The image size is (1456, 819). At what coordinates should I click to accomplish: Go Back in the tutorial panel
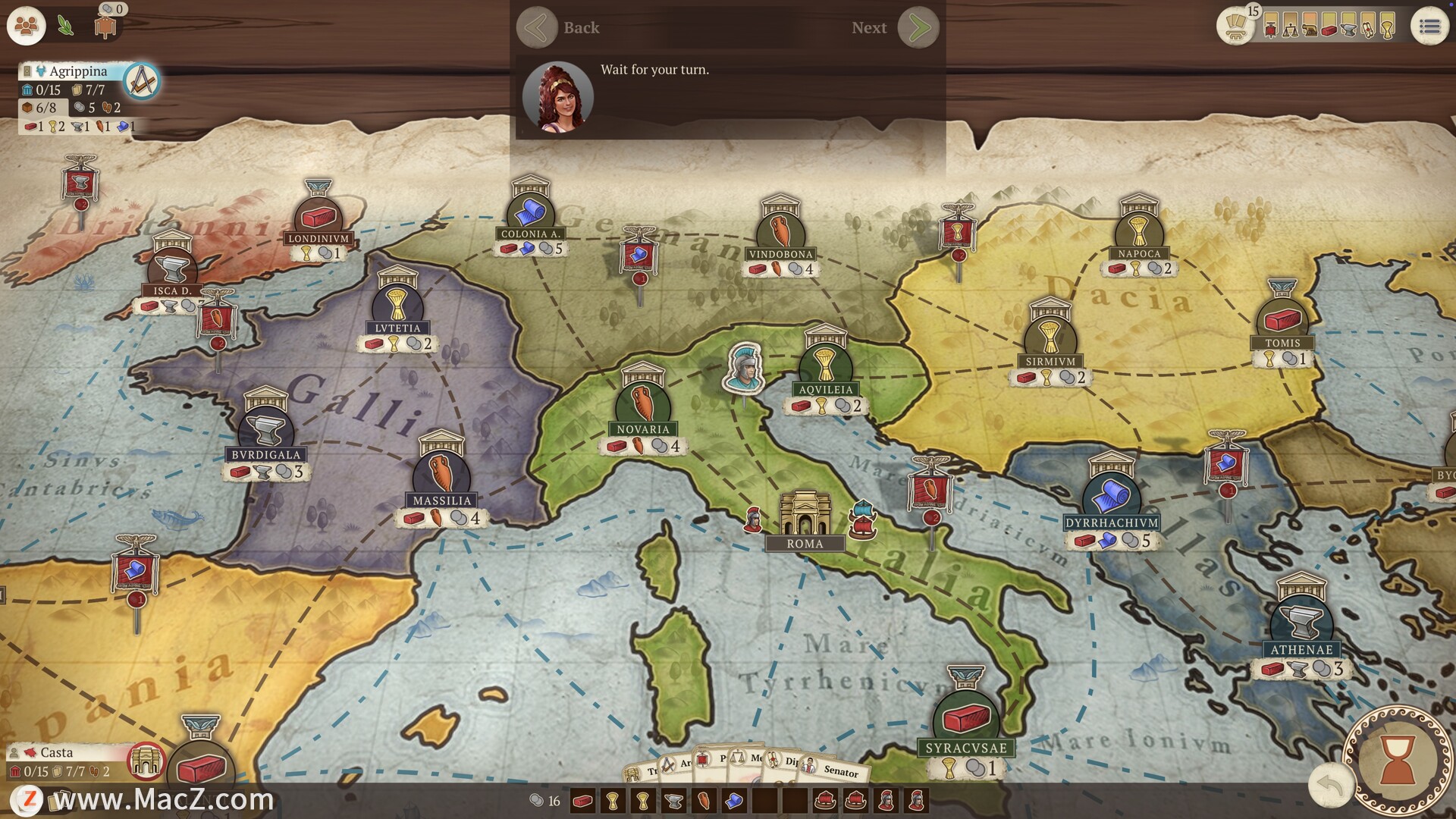click(537, 28)
